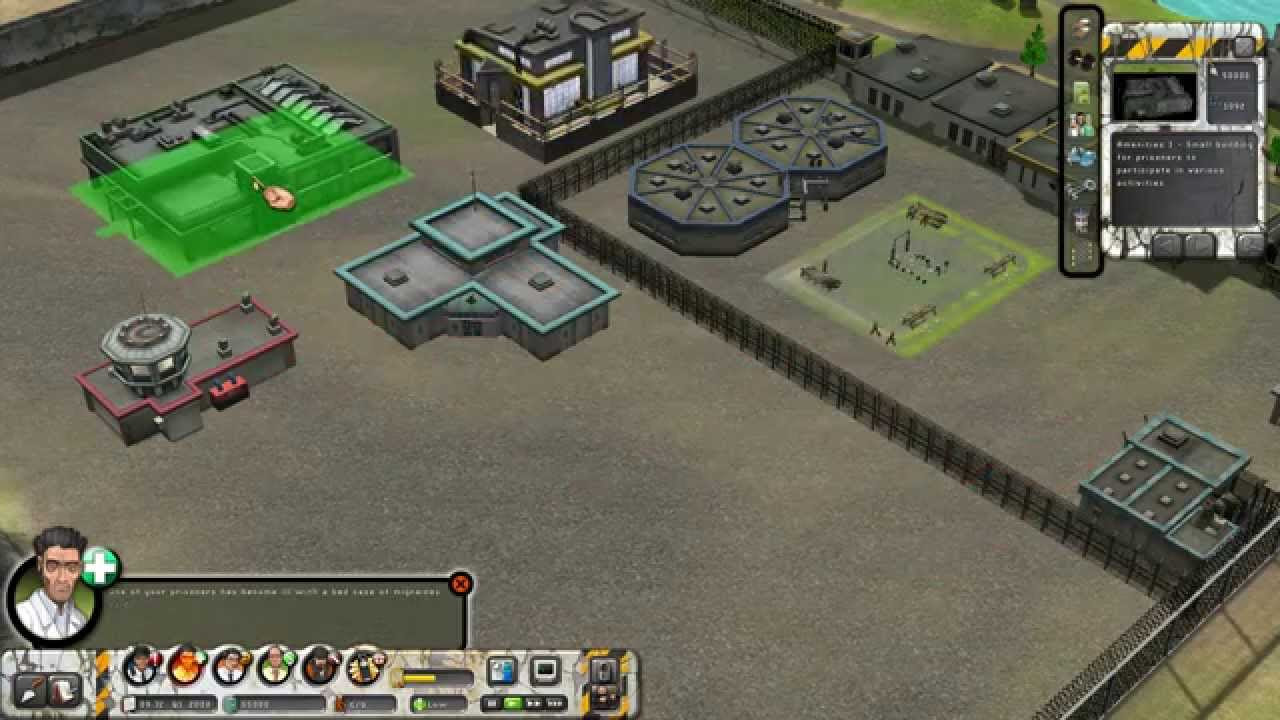Screen dimensions: 1280x720
Task: Open the minimap icon in the bottom toolbar
Action: [x=503, y=669]
